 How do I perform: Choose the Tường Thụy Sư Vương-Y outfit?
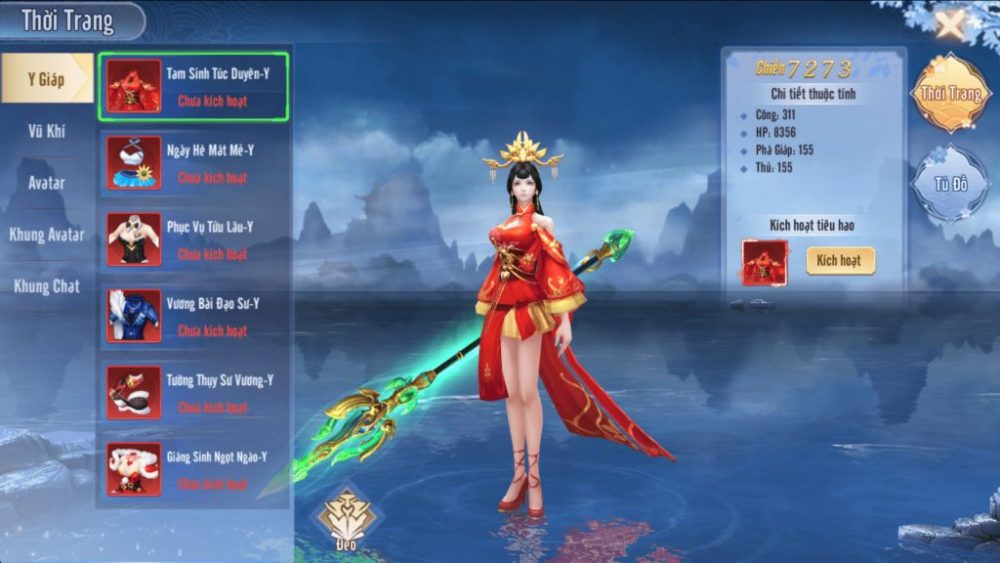point(193,393)
